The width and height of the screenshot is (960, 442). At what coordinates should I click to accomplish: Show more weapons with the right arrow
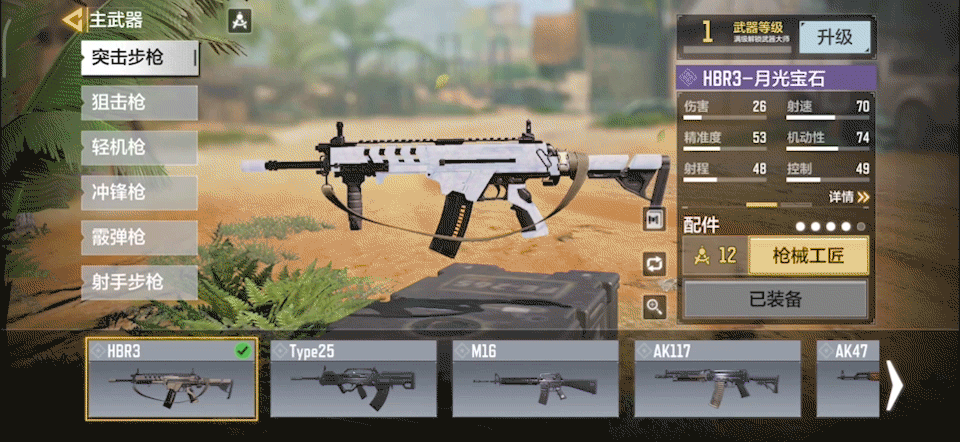coord(895,385)
